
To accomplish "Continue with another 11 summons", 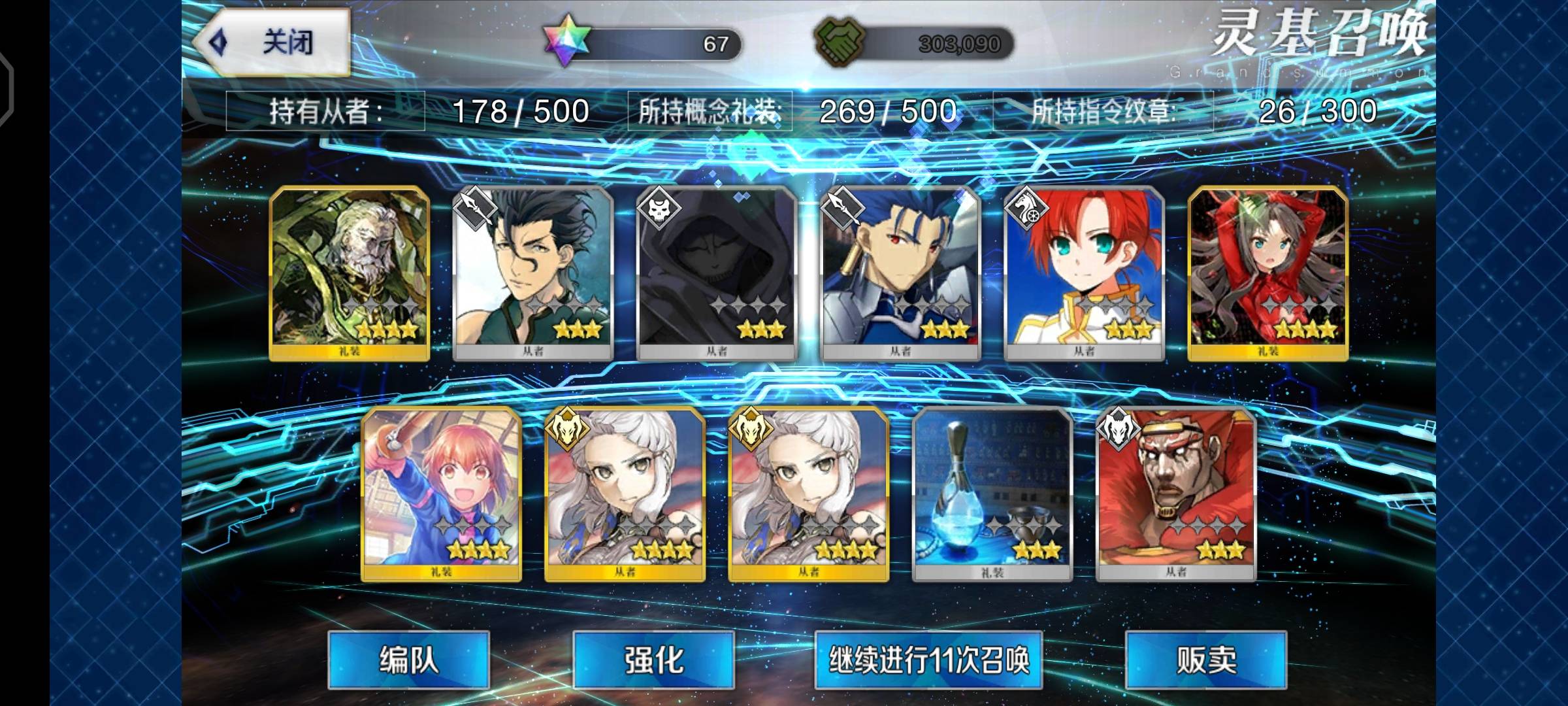I will click(x=928, y=660).
